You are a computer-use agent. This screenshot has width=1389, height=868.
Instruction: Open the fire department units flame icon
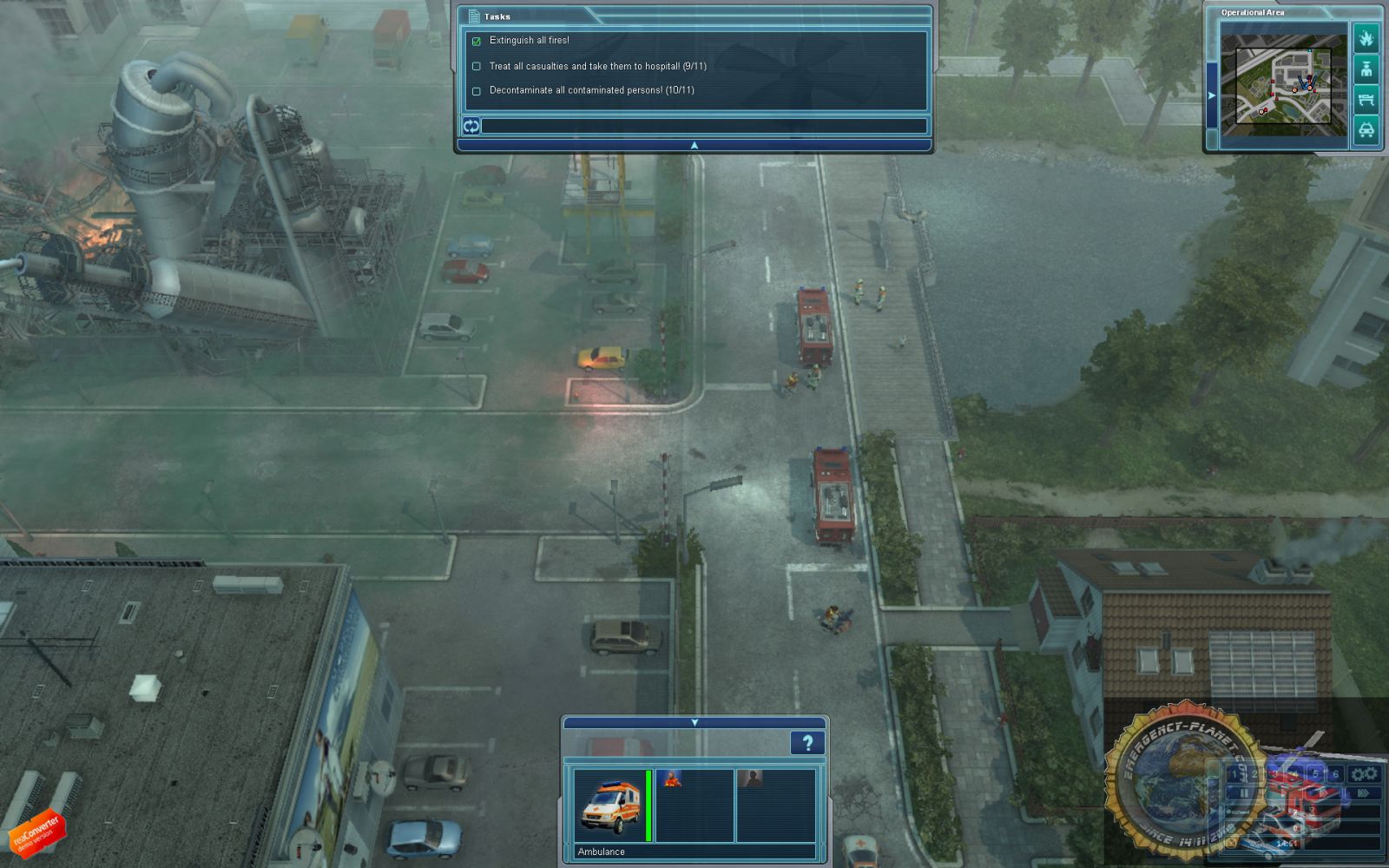(1366, 39)
